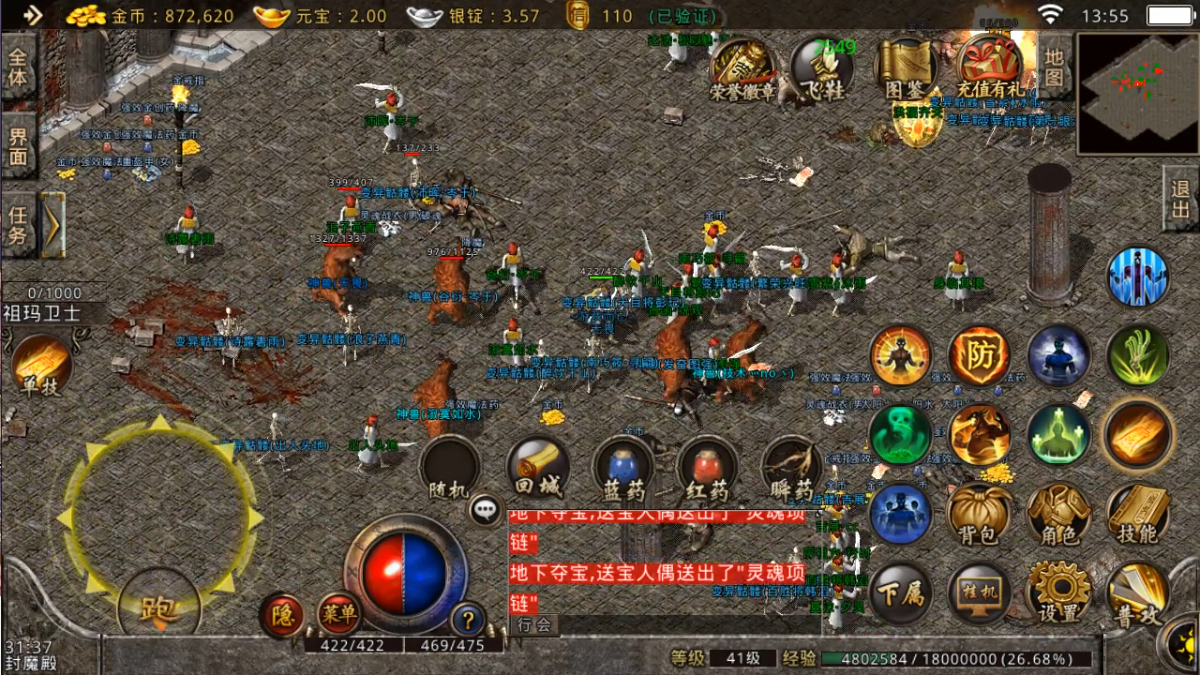Open the 荣誉徽章 honor badge menu
Viewport: 1200px width, 675px height.
point(742,68)
